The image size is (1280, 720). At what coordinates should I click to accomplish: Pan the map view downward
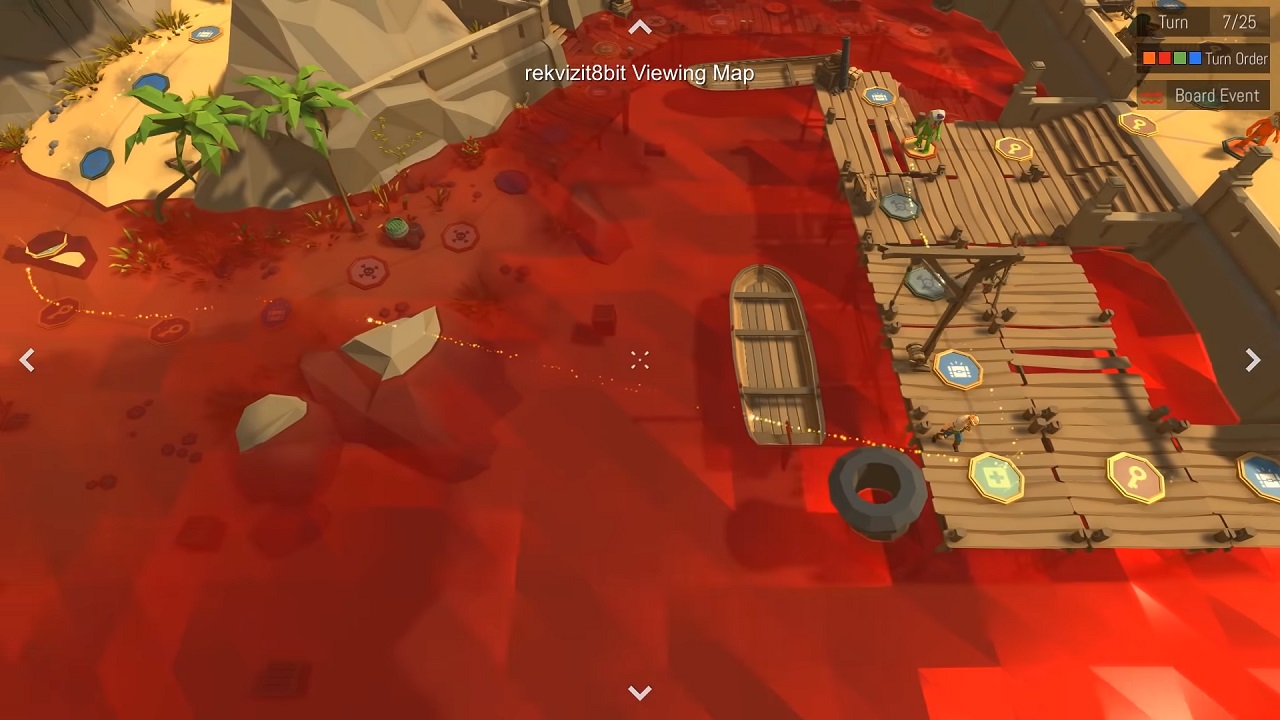(x=640, y=692)
